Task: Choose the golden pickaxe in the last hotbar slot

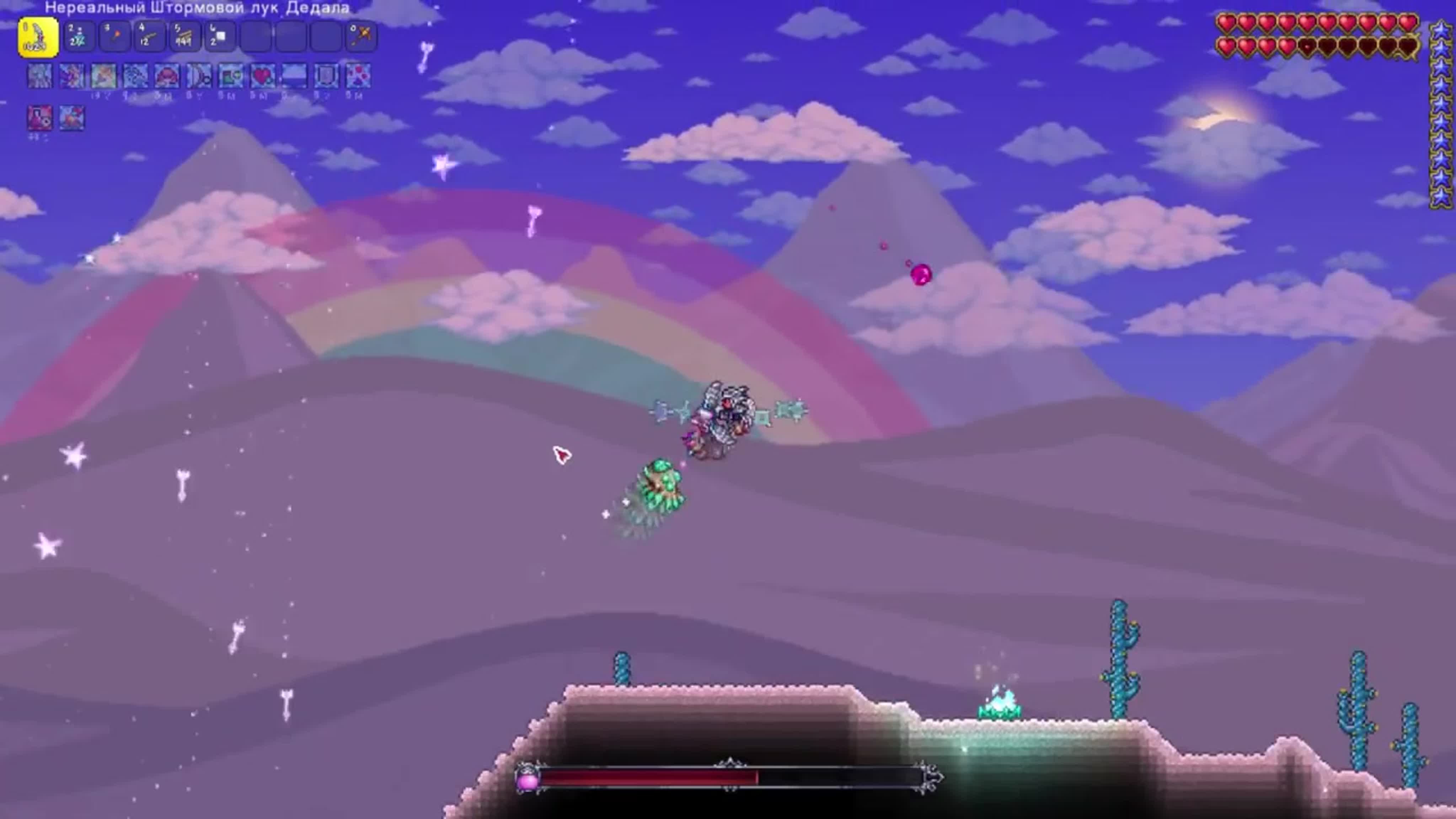Action: click(x=360, y=37)
